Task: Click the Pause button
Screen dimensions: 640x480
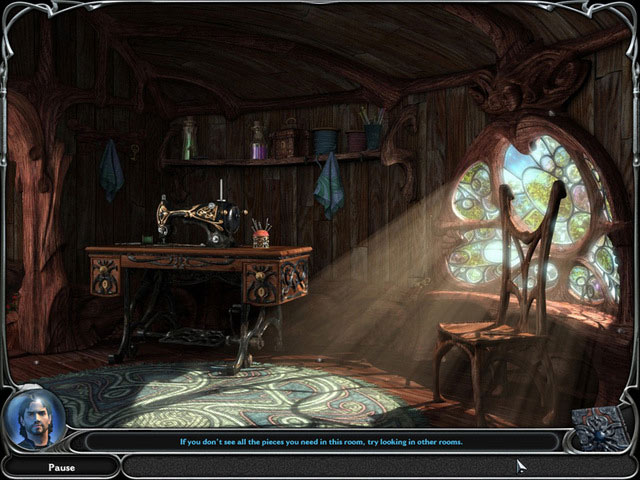Action: (61, 466)
